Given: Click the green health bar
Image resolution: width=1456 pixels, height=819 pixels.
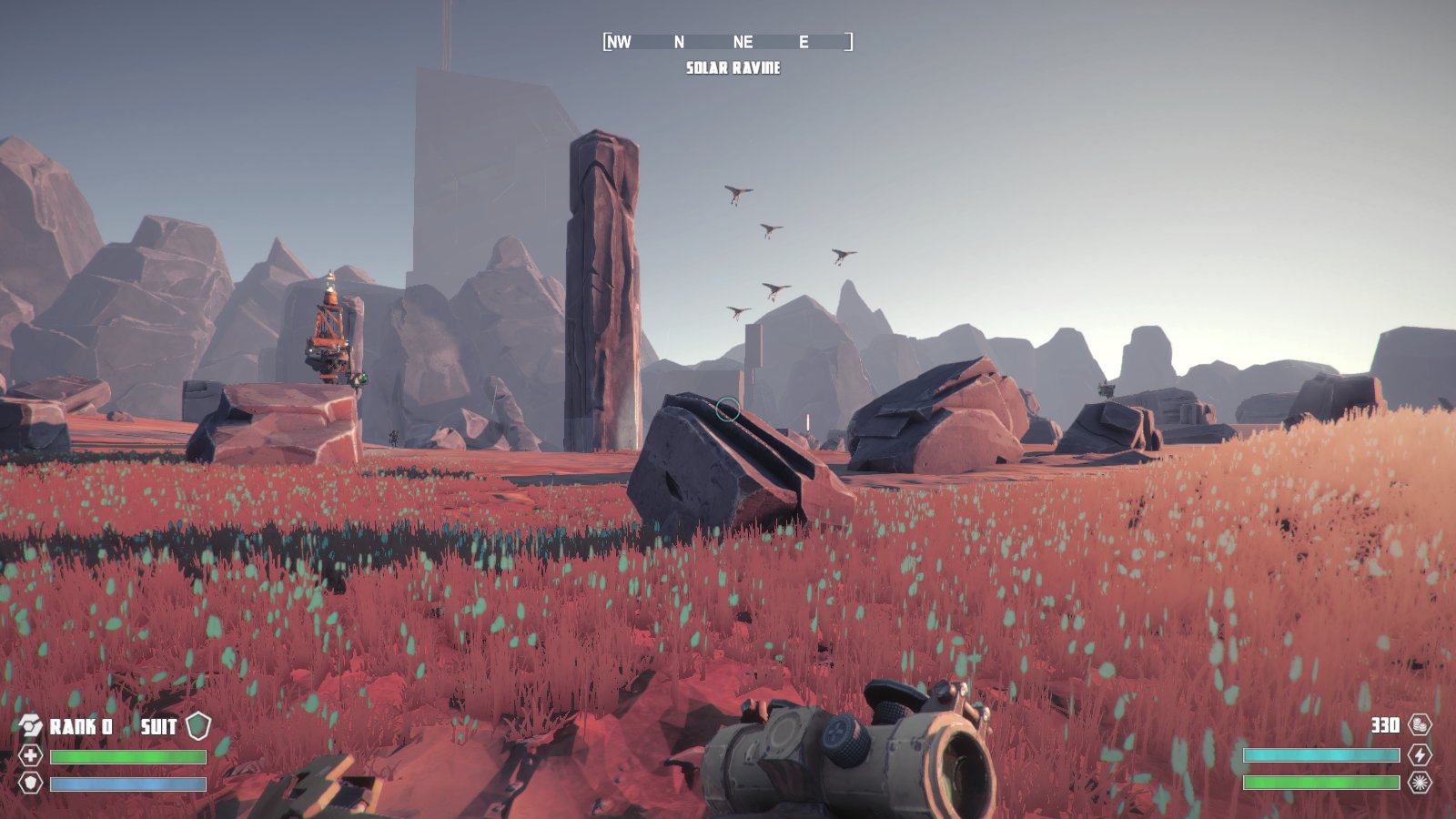Looking at the screenshot, I should 127,758.
